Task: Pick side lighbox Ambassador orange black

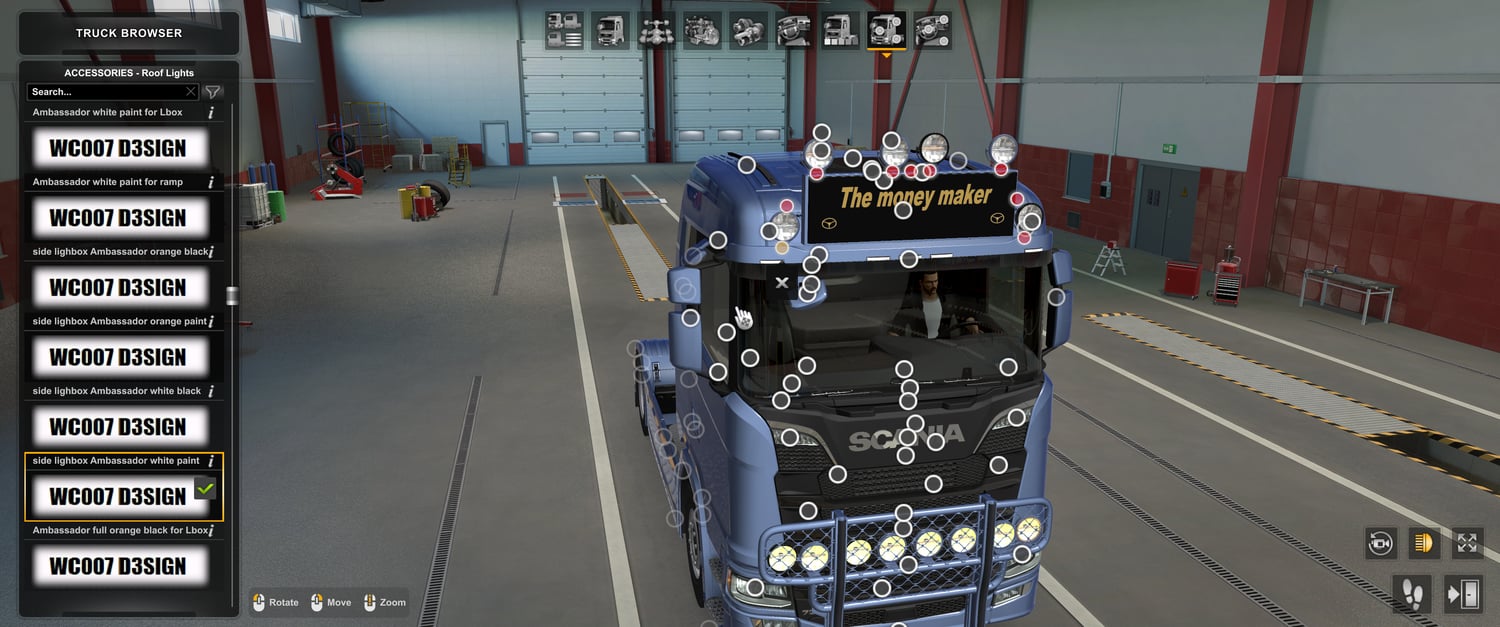Action: point(118,288)
